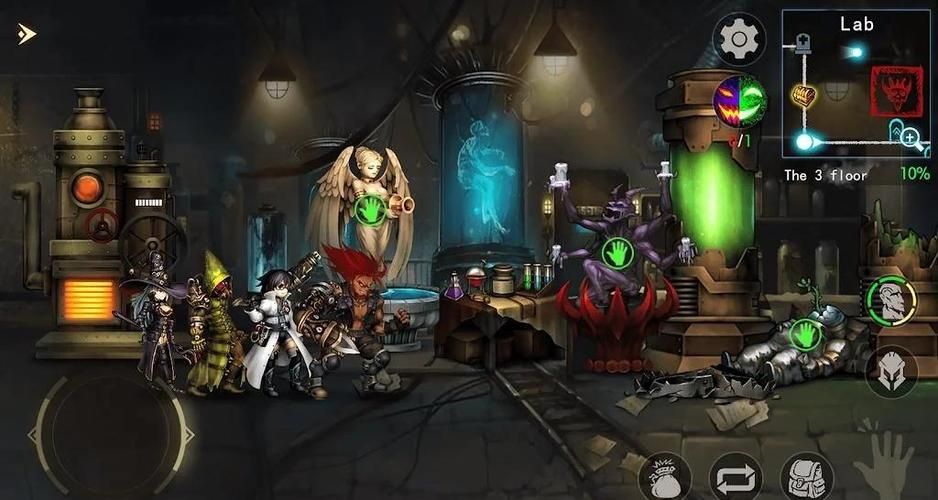Tap the white arrow icon in the corner
The width and height of the screenshot is (938, 500).
click(x=27, y=33)
